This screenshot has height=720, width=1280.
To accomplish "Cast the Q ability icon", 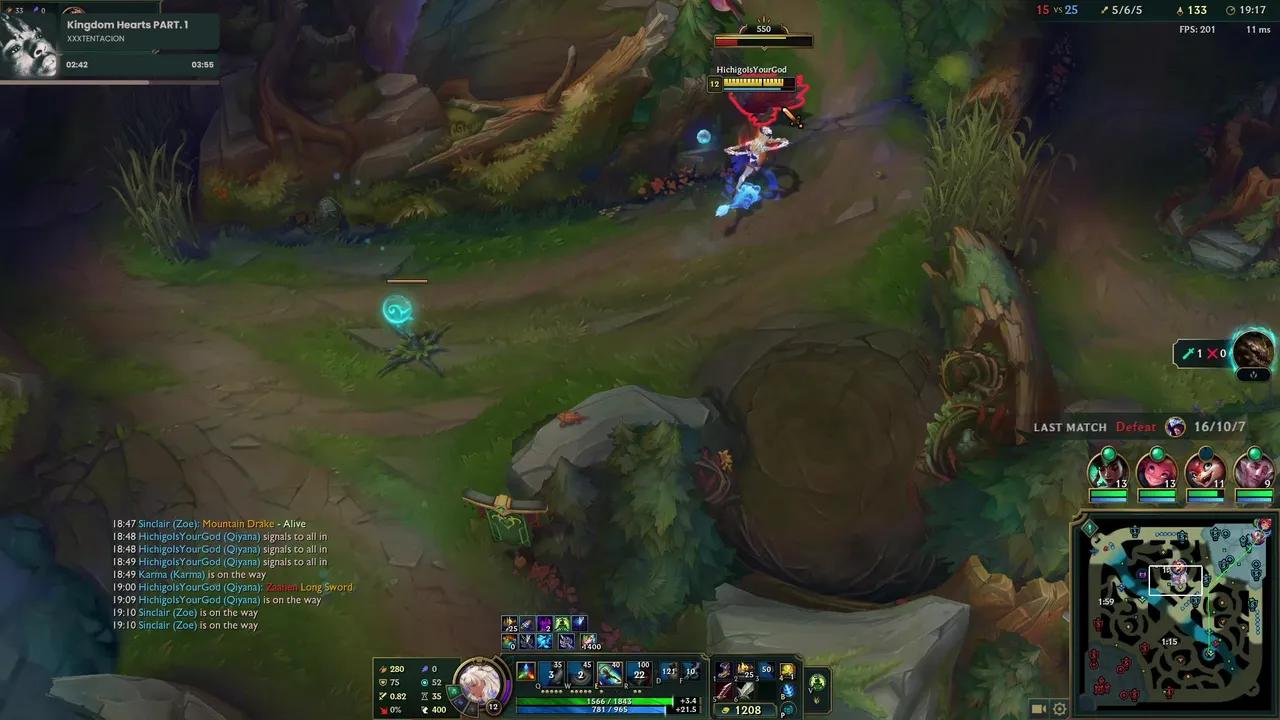I will tap(551, 673).
